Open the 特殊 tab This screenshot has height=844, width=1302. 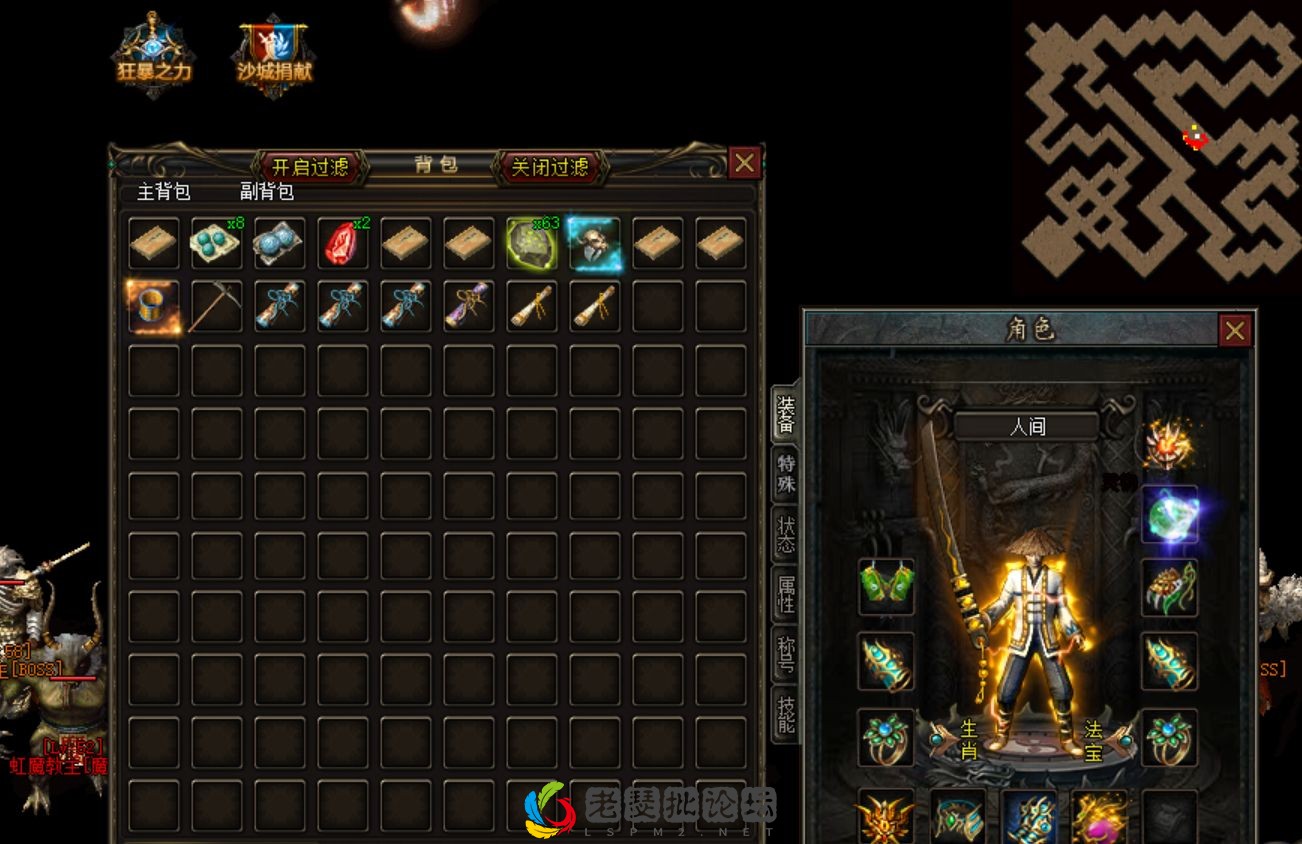787,473
